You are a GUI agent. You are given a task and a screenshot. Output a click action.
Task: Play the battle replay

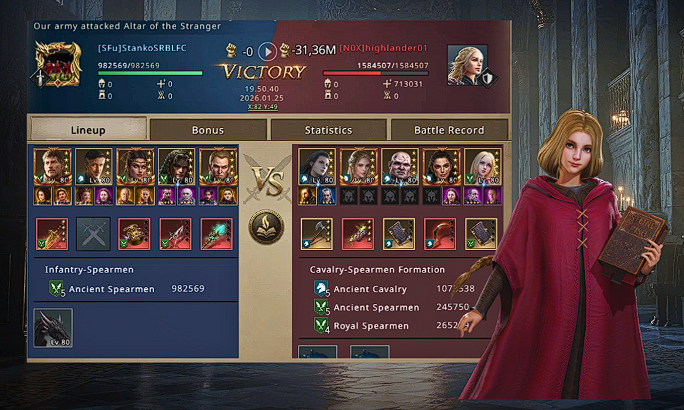click(x=266, y=50)
